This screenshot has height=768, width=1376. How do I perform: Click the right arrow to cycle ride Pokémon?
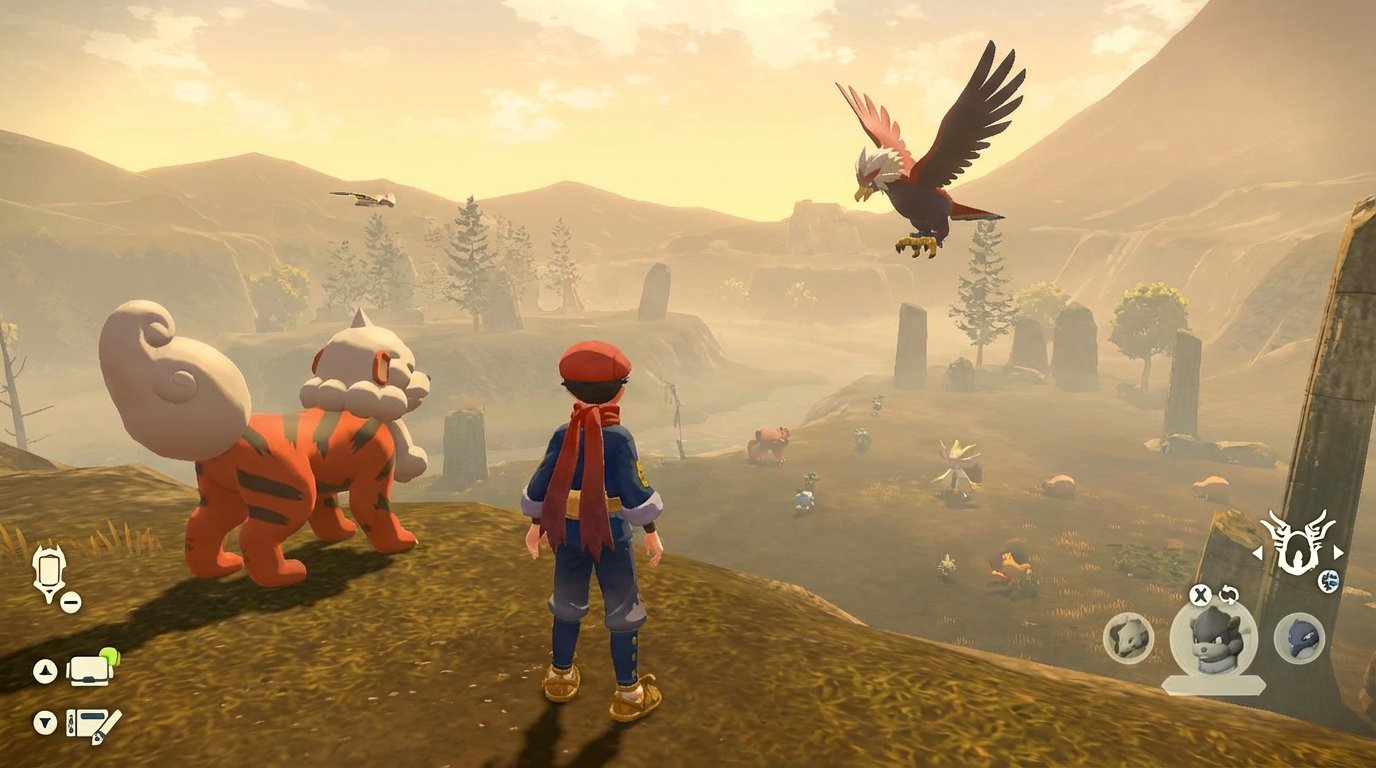coord(1337,552)
